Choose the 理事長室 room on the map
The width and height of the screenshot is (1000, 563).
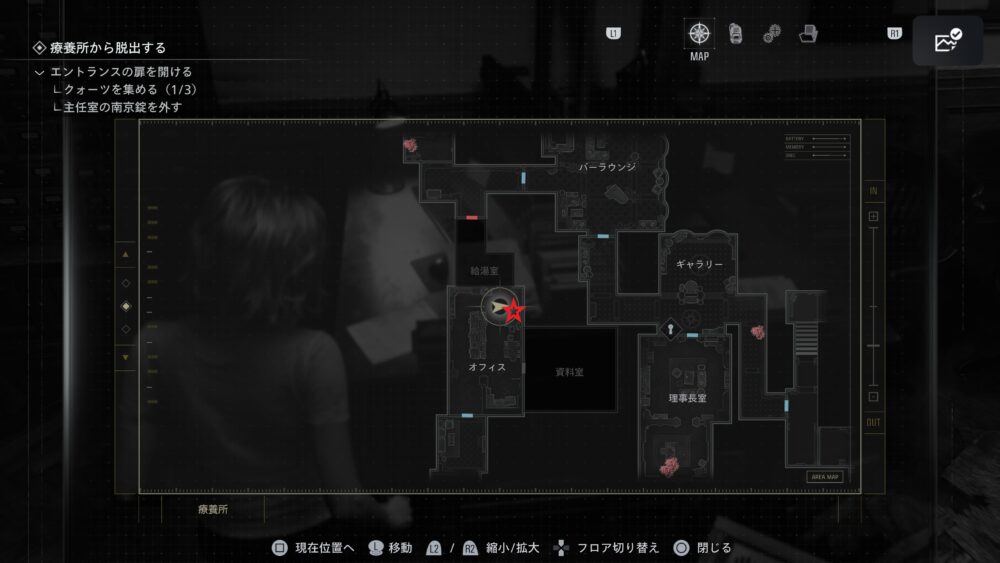[688, 398]
